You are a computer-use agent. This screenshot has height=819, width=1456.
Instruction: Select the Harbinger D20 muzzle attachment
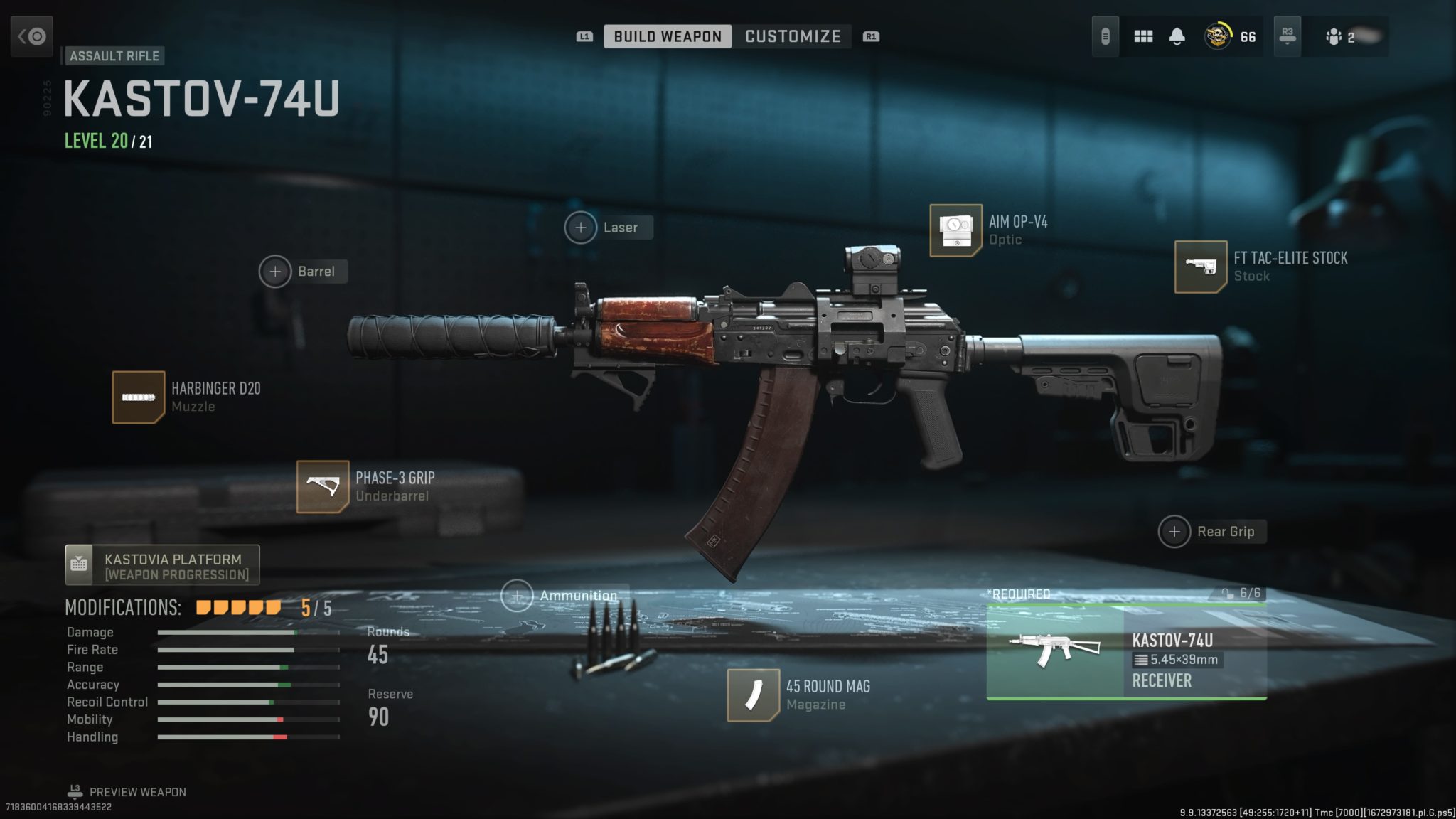(139, 397)
